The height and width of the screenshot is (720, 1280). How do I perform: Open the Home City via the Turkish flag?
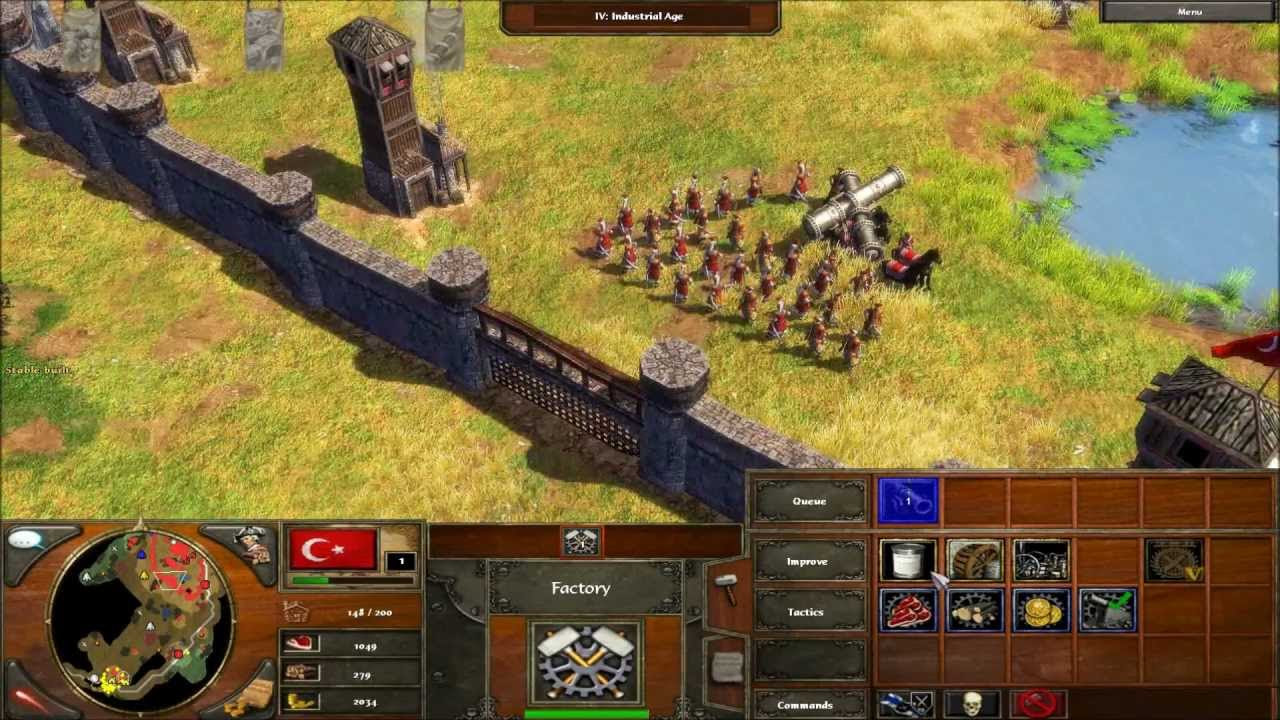331,547
